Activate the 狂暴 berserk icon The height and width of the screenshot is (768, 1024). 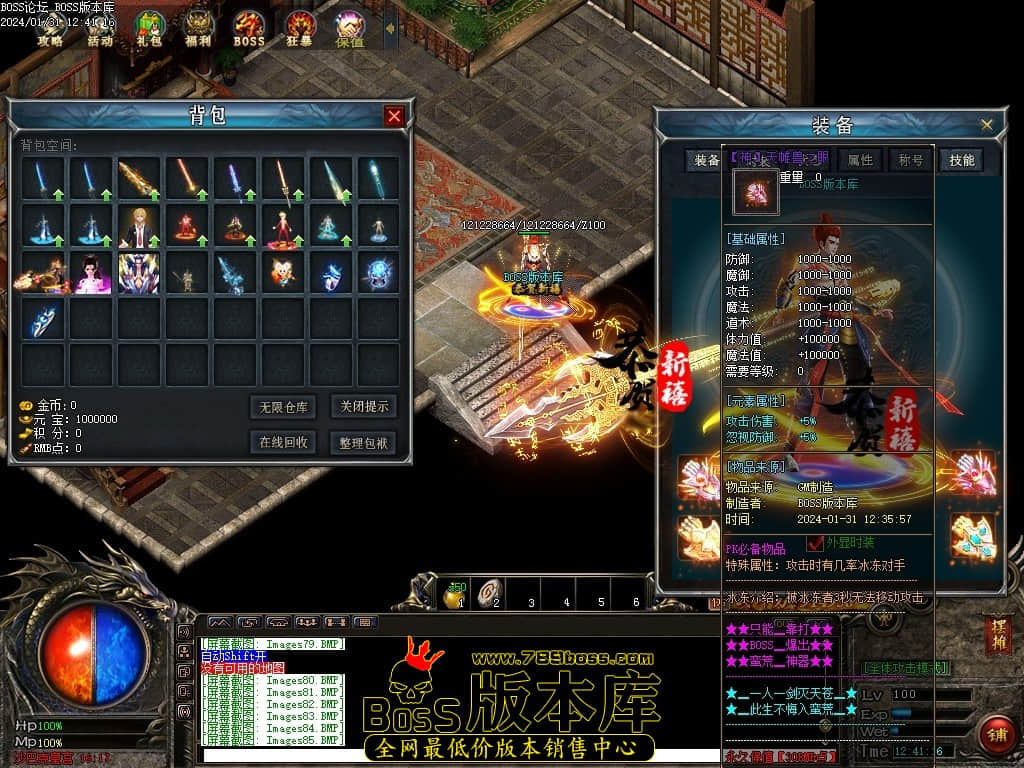pyautogui.click(x=299, y=28)
